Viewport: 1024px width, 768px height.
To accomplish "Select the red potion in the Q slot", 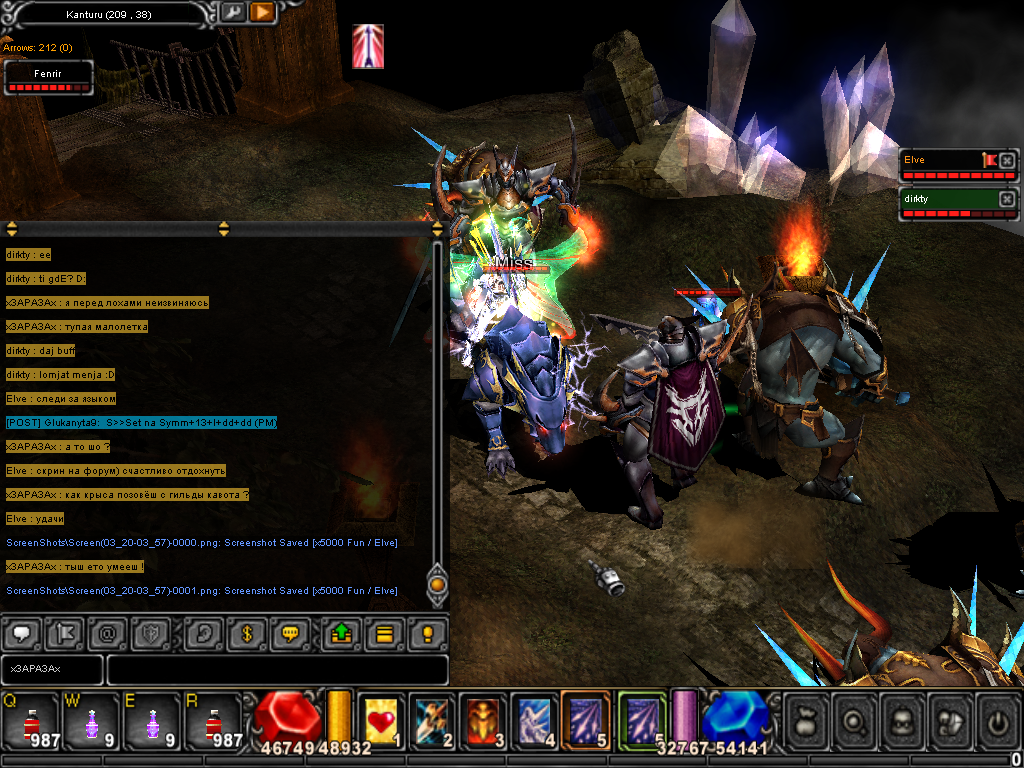I will (32, 720).
